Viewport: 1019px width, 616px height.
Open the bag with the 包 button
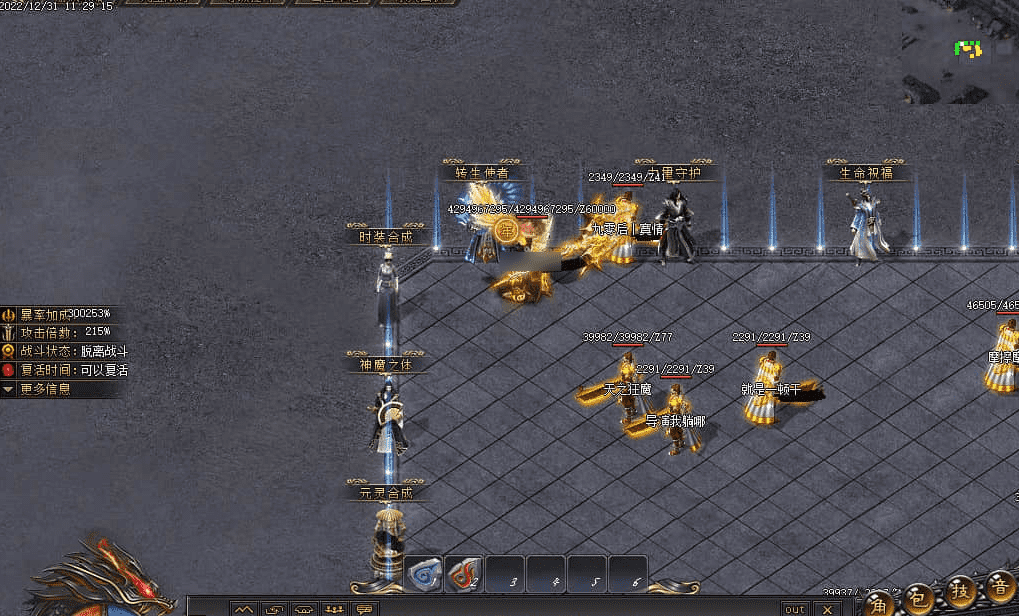(920, 598)
